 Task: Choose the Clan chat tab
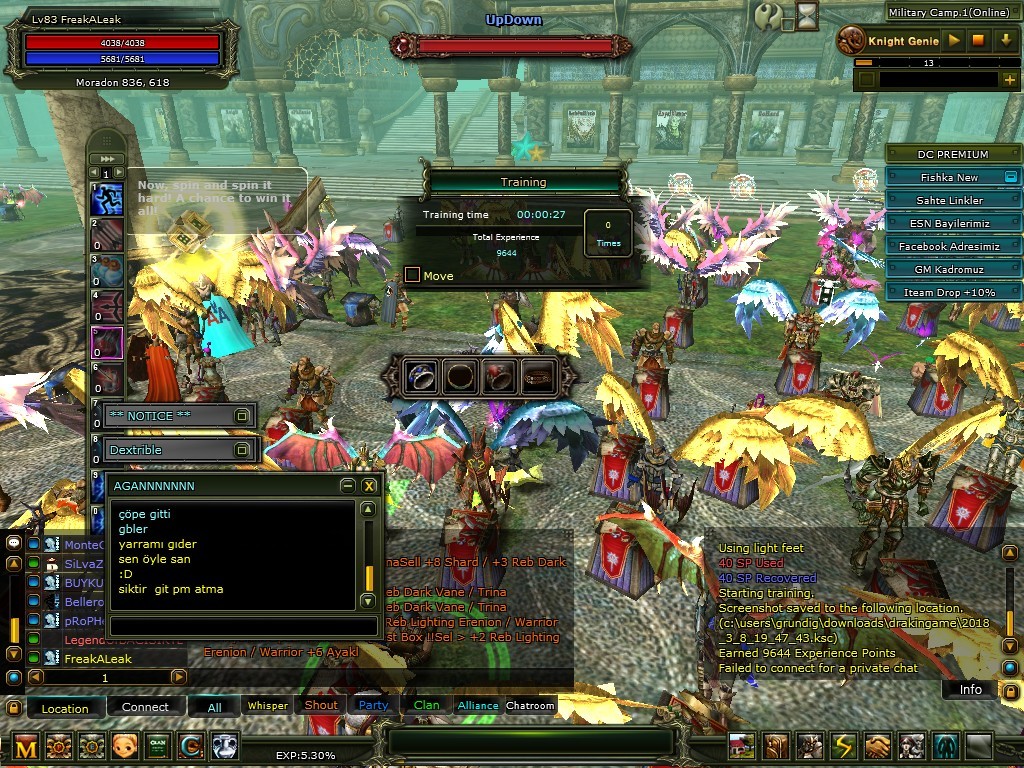[426, 705]
